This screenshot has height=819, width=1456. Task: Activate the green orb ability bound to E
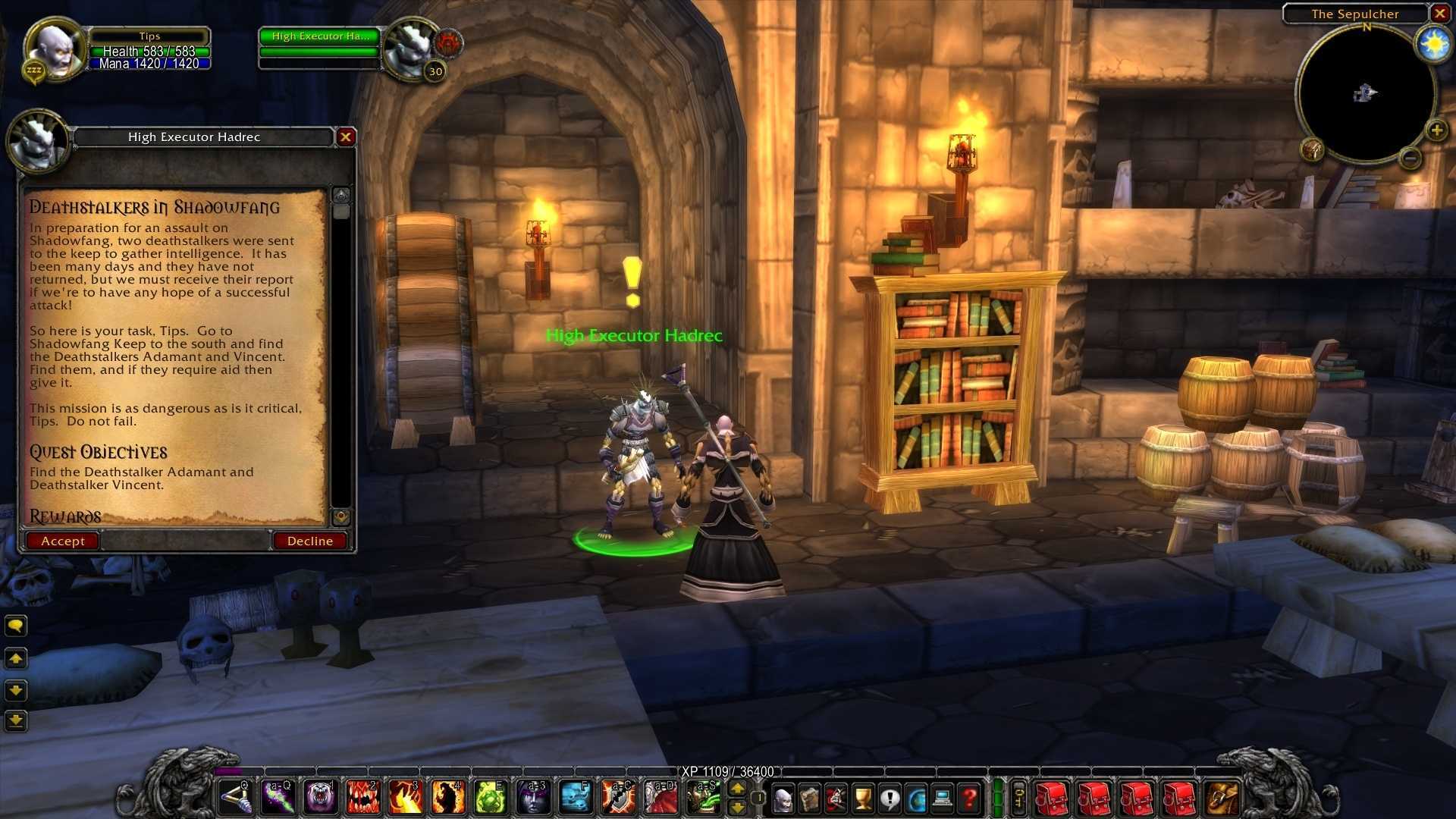pos(490,798)
